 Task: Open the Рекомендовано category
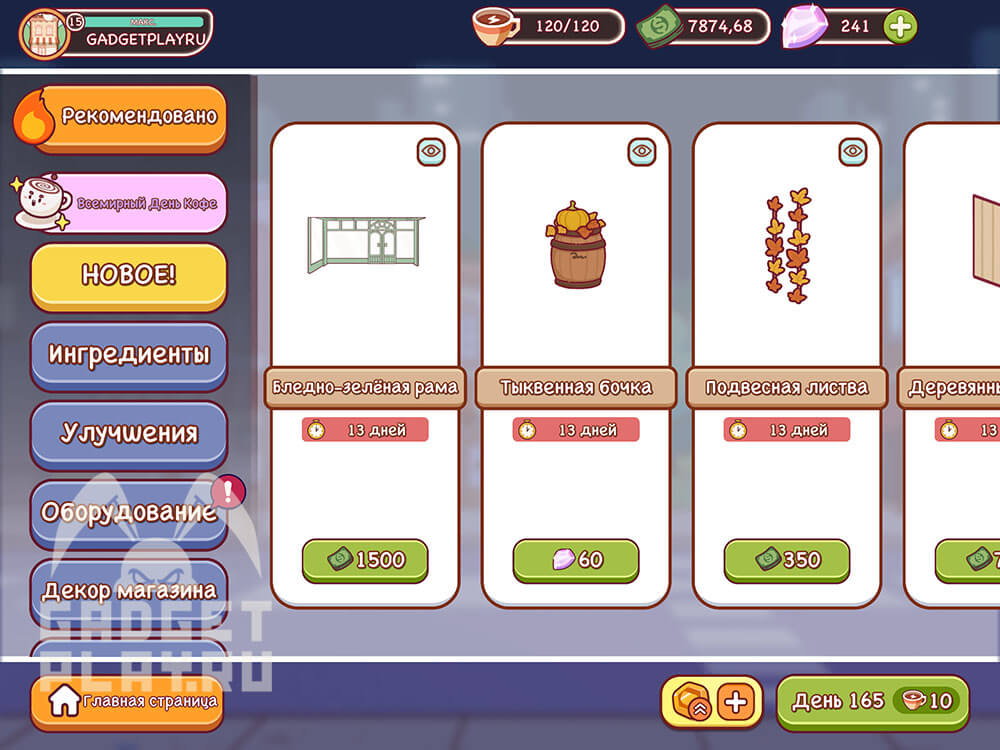point(128,117)
